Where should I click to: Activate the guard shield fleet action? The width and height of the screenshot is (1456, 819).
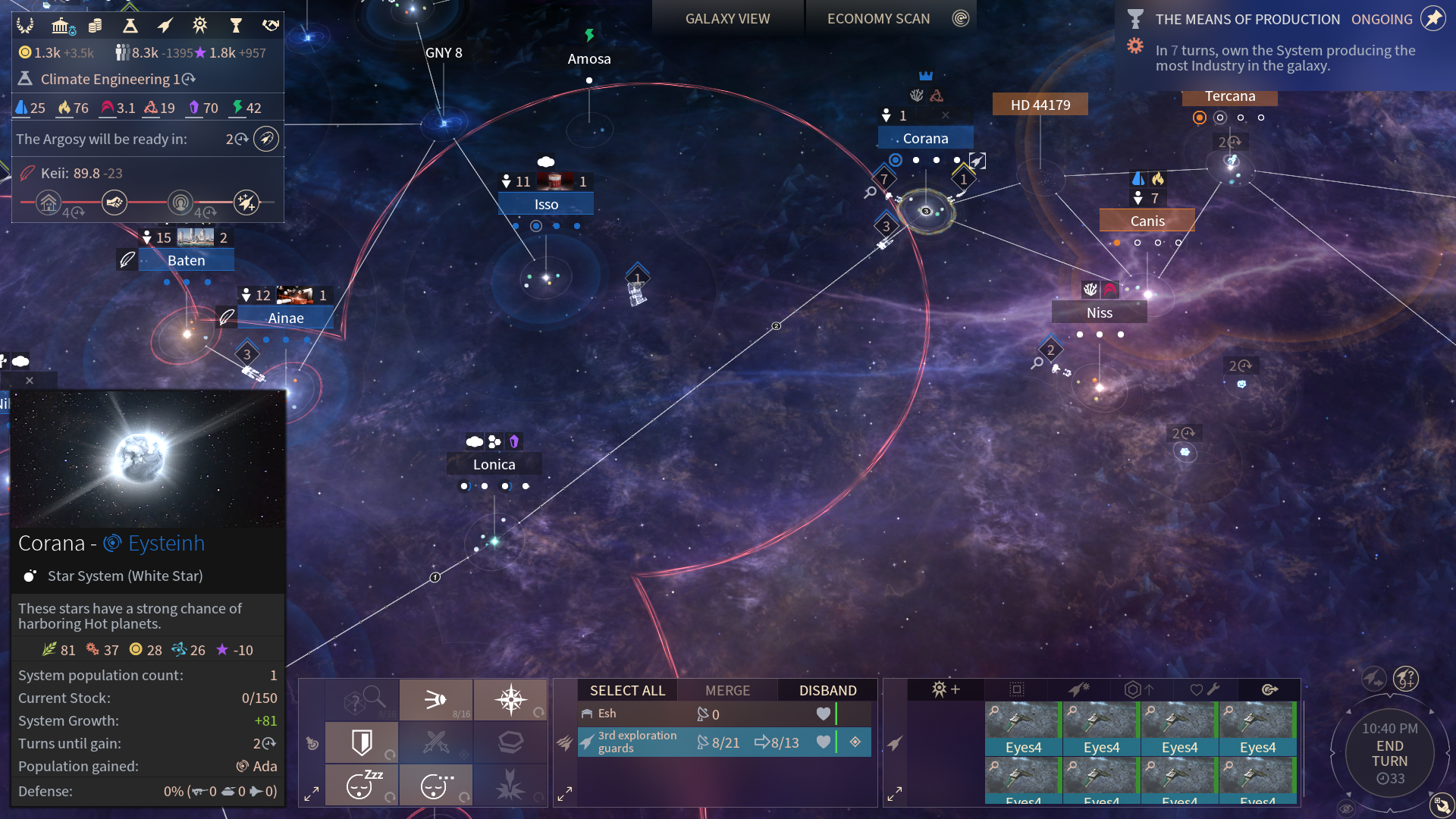pyautogui.click(x=362, y=742)
